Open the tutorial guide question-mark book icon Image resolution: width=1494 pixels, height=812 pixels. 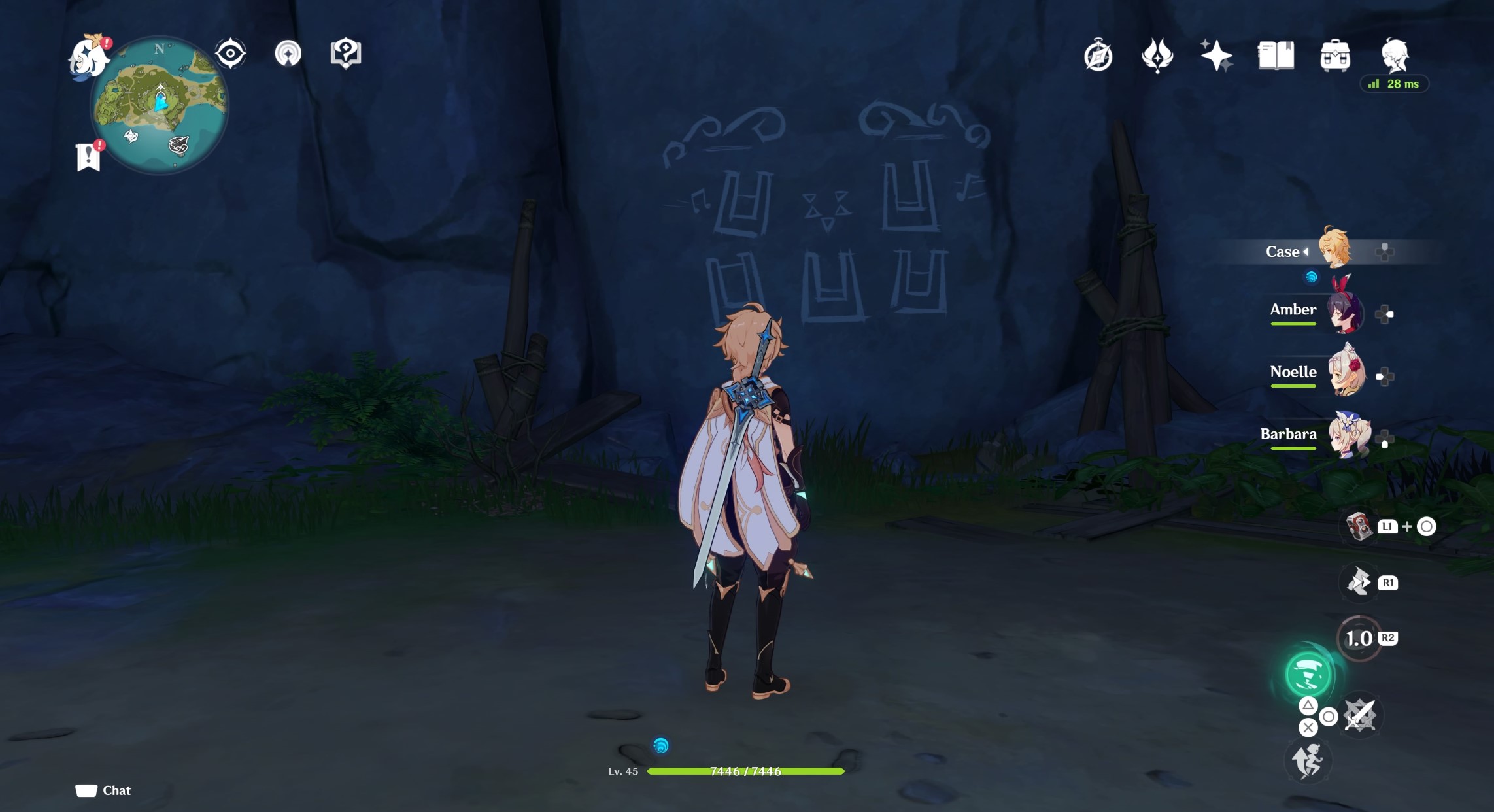pyautogui.click(x=345, y=54)
